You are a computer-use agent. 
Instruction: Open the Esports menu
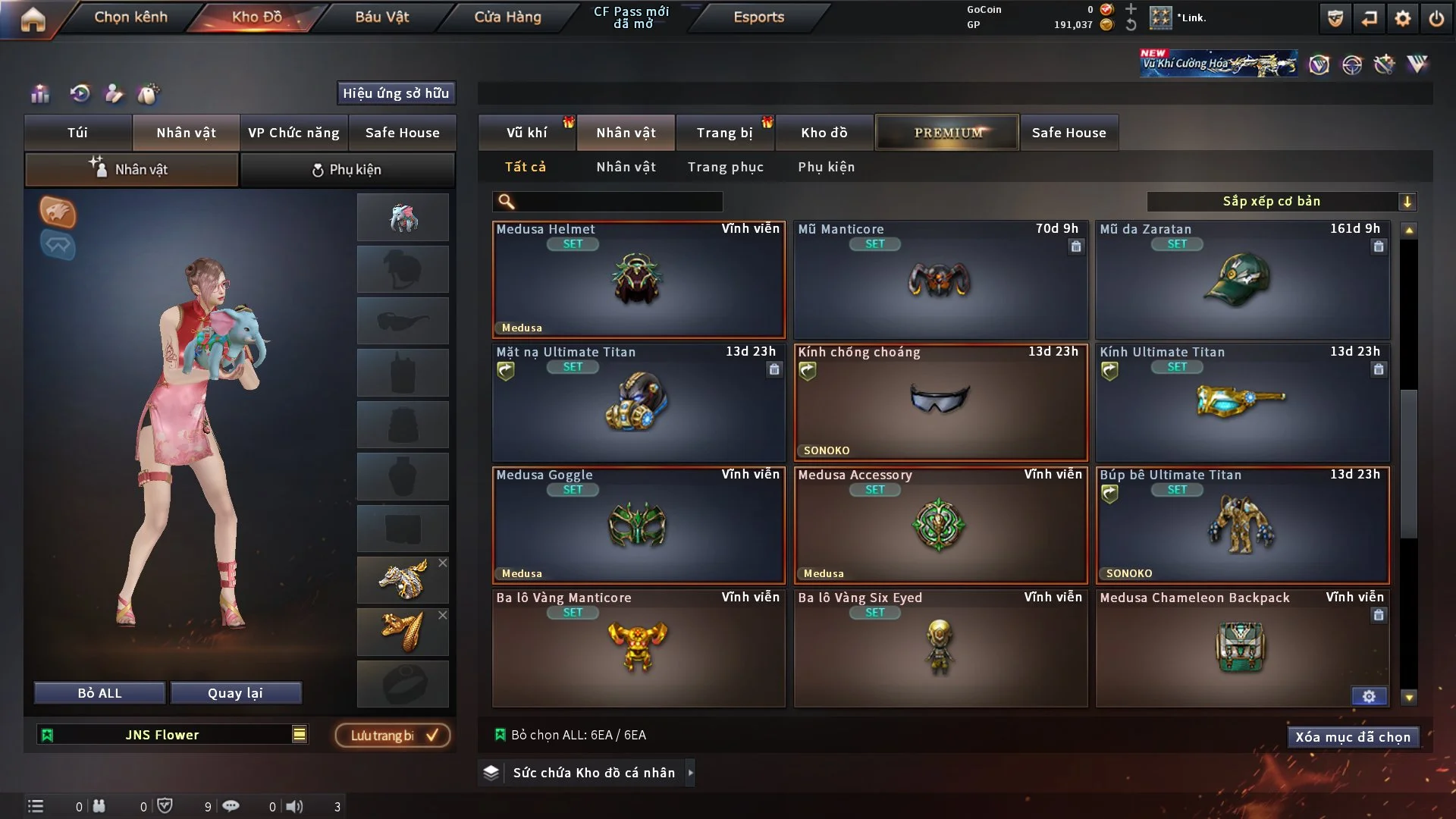[x=758, y=17]
